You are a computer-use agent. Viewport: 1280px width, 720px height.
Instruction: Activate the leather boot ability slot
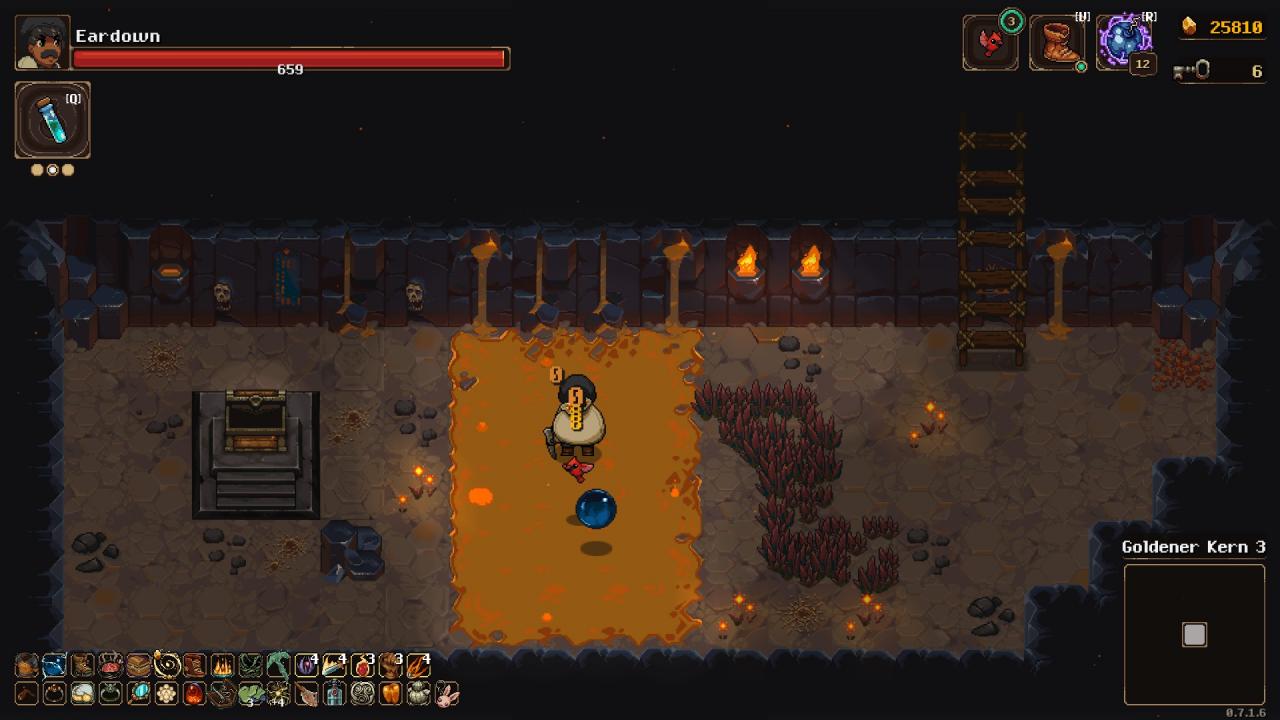1056,43
